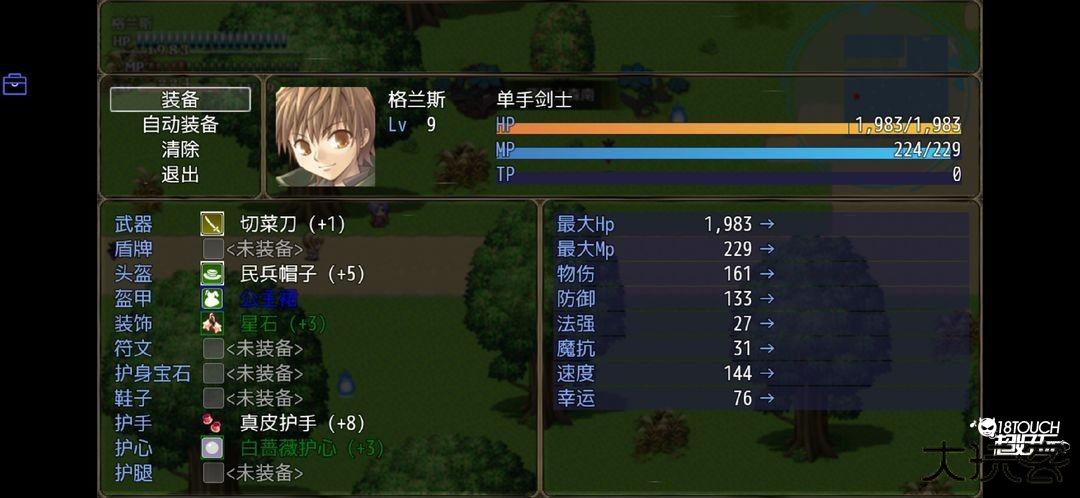Screen dimensions: 1080x498
Task: Select the 装备 (Equip) command
Action: 180,100
